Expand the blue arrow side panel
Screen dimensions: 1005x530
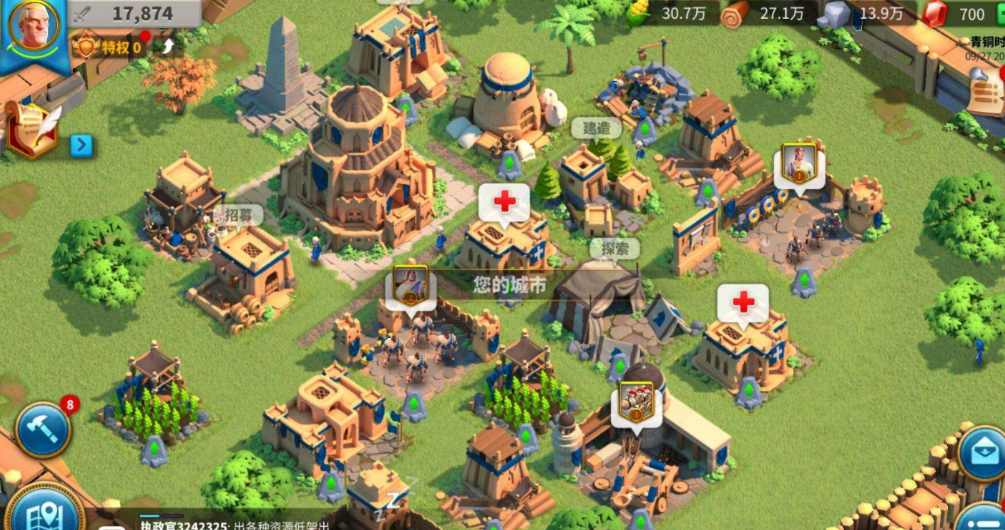(x=82, y=146)
